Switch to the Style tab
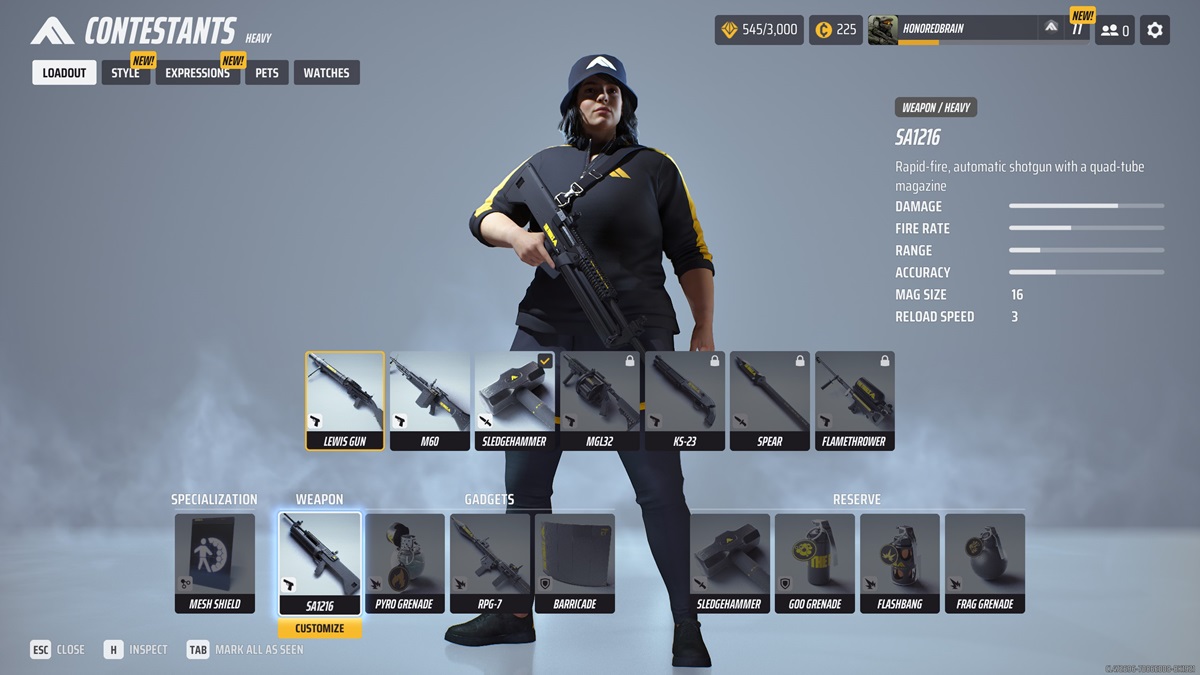1200x675 pixels. tap(126, 73)
